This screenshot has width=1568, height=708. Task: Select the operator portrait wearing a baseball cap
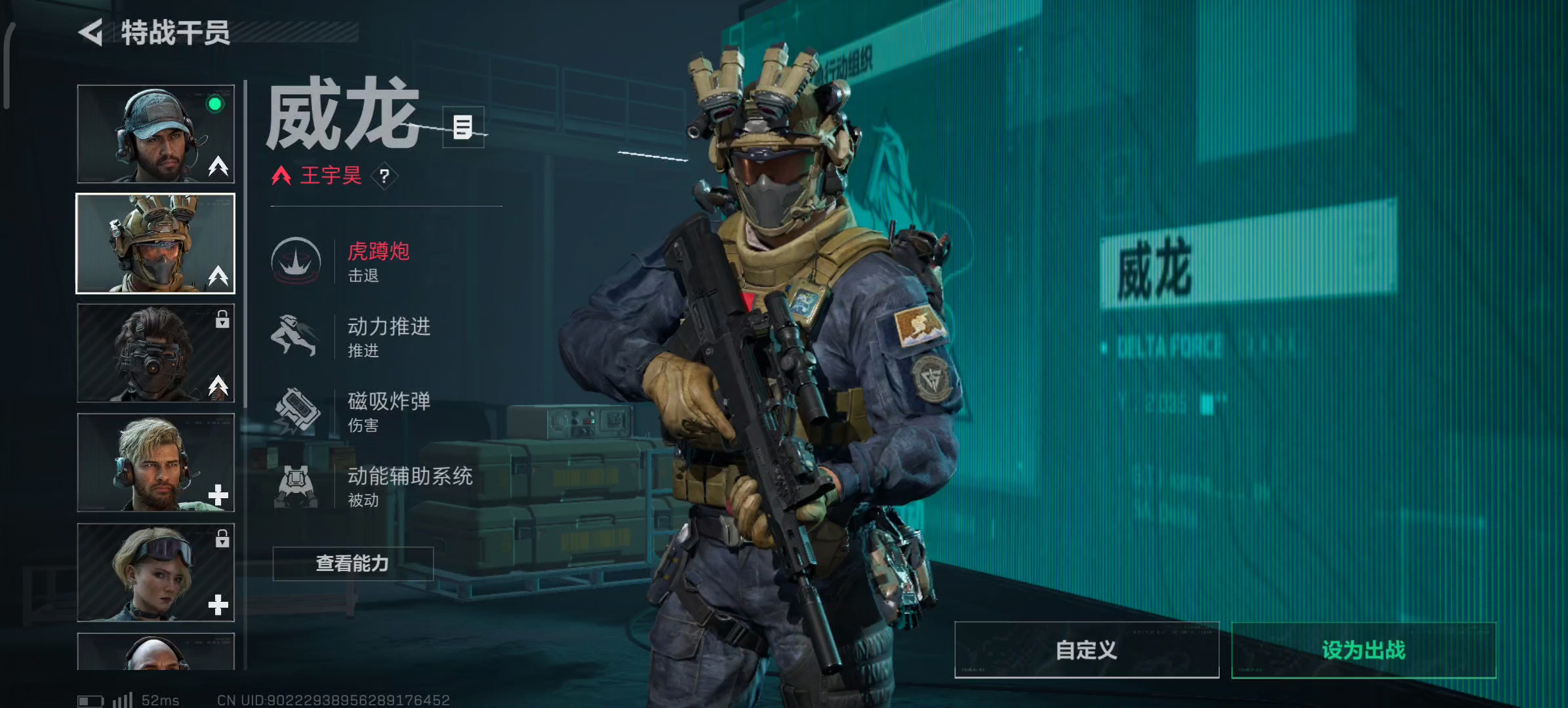[155, 134]
